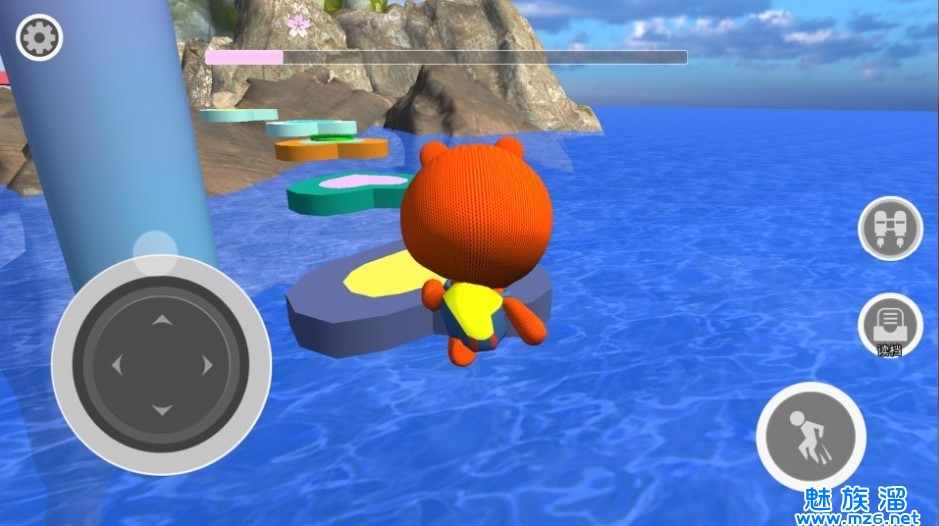The width and height of the screenshot is (939, 526).
Task: Tap the joystick's left arrow
Action: tap(116, 365)
